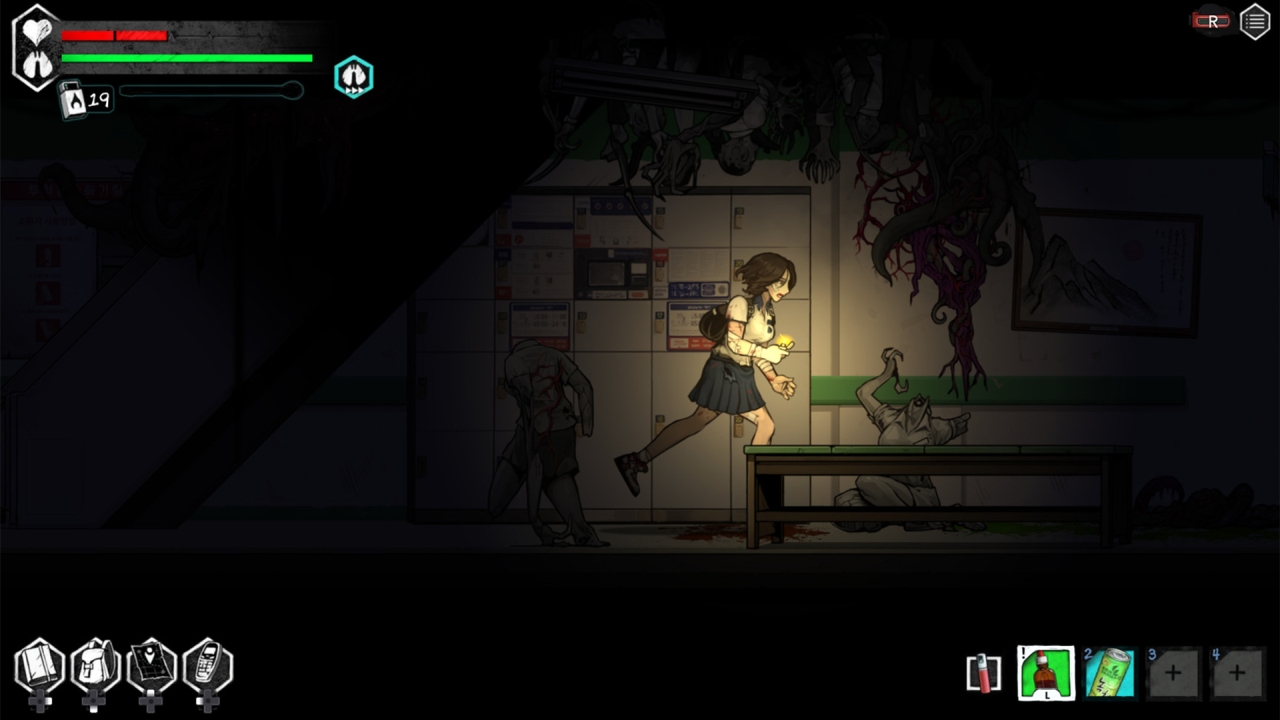
Task: Use the green tea can in quick slot 2
Action: (1110, 672)
